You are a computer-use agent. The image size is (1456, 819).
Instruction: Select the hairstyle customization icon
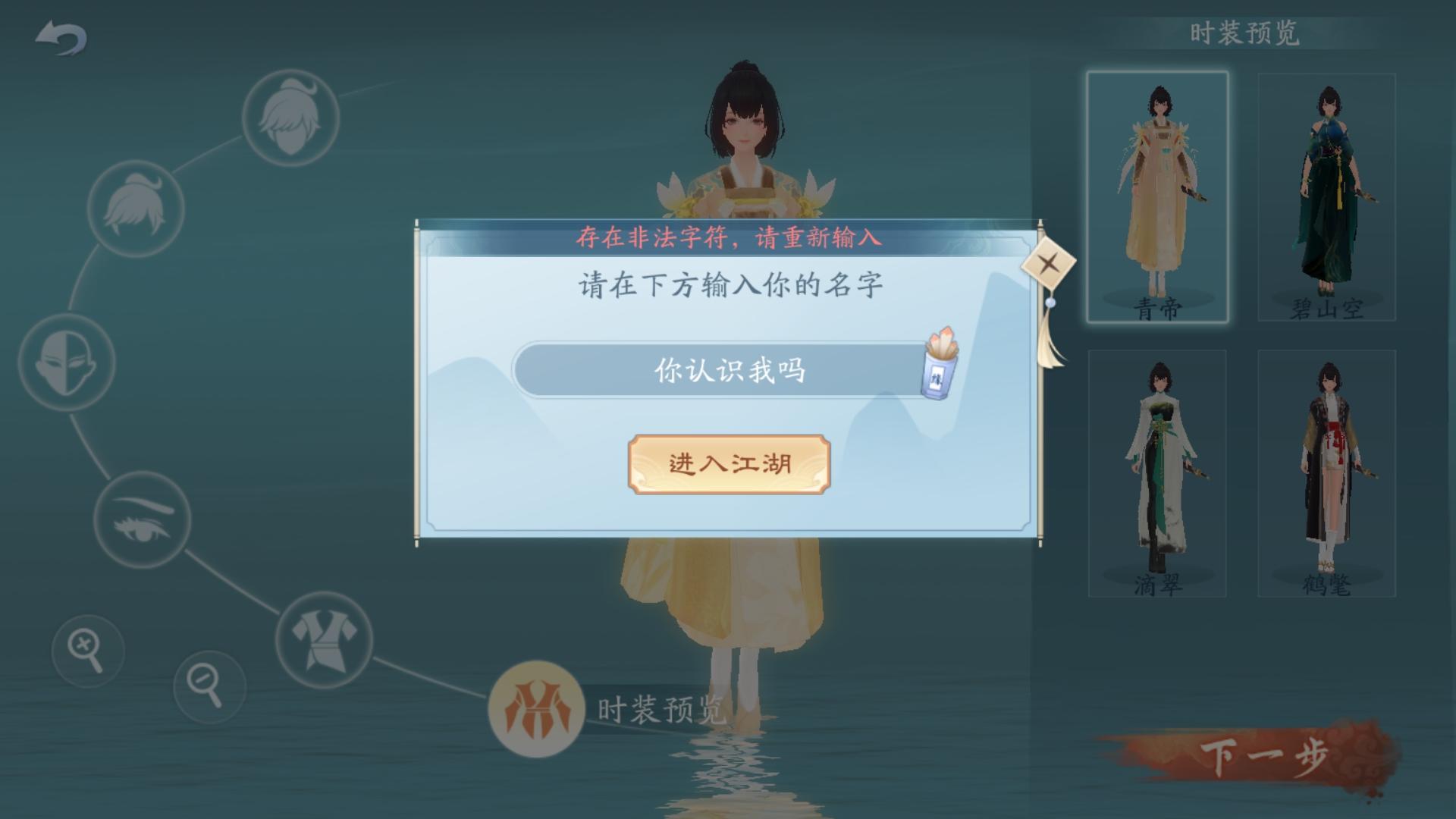[290, 119]
